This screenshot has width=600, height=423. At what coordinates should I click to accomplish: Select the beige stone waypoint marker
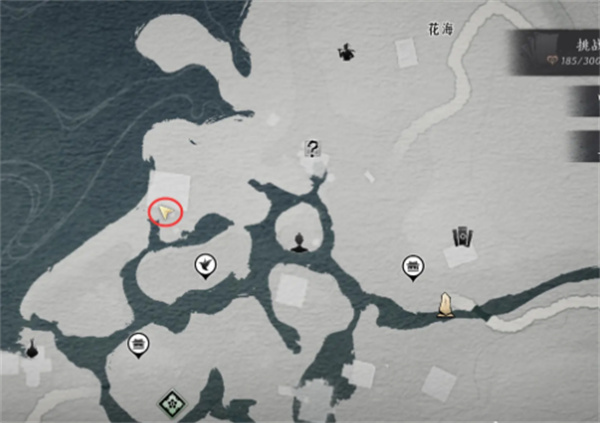[x=445, y=303]
